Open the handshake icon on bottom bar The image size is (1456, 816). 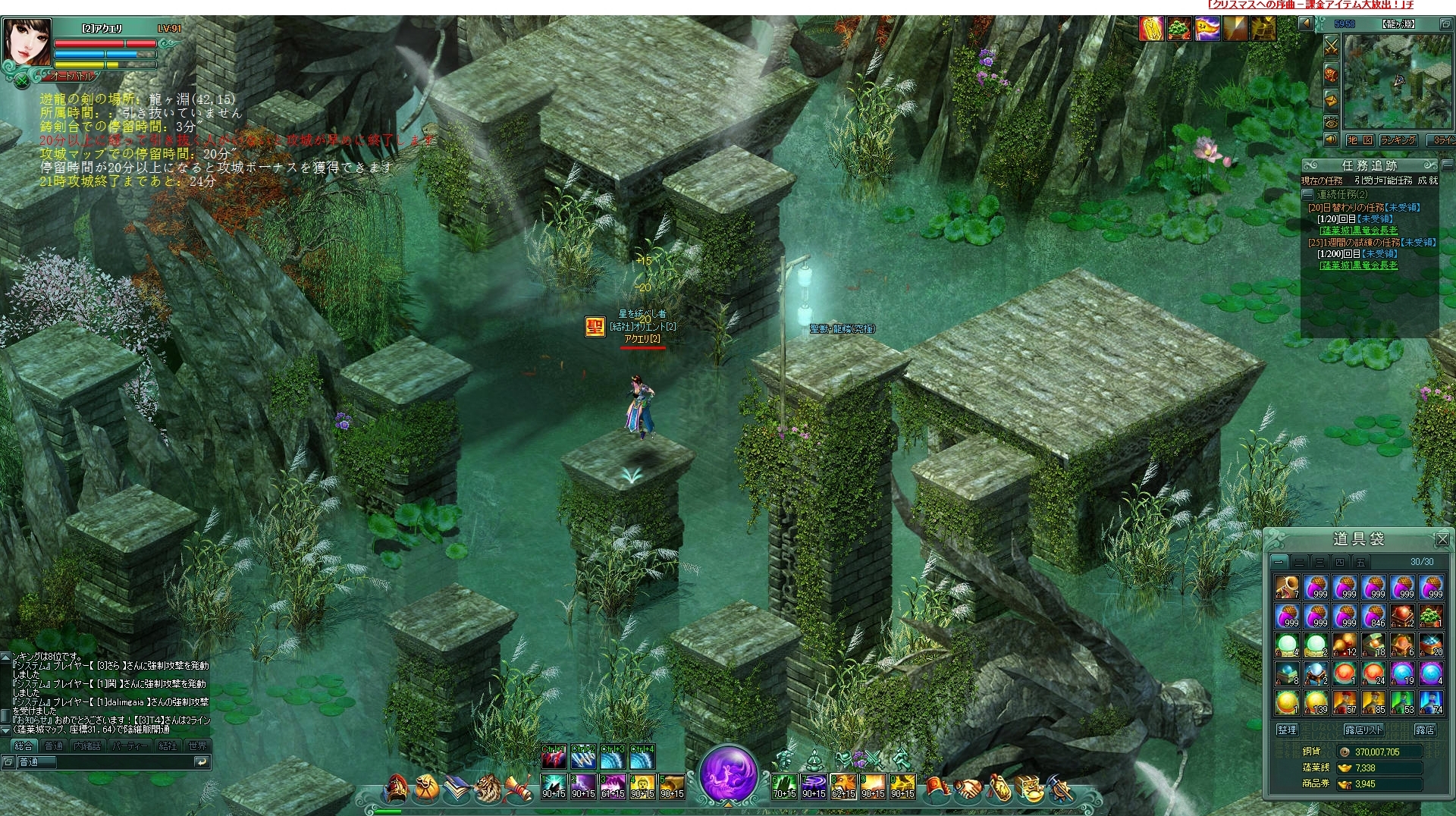click(968, 789)
